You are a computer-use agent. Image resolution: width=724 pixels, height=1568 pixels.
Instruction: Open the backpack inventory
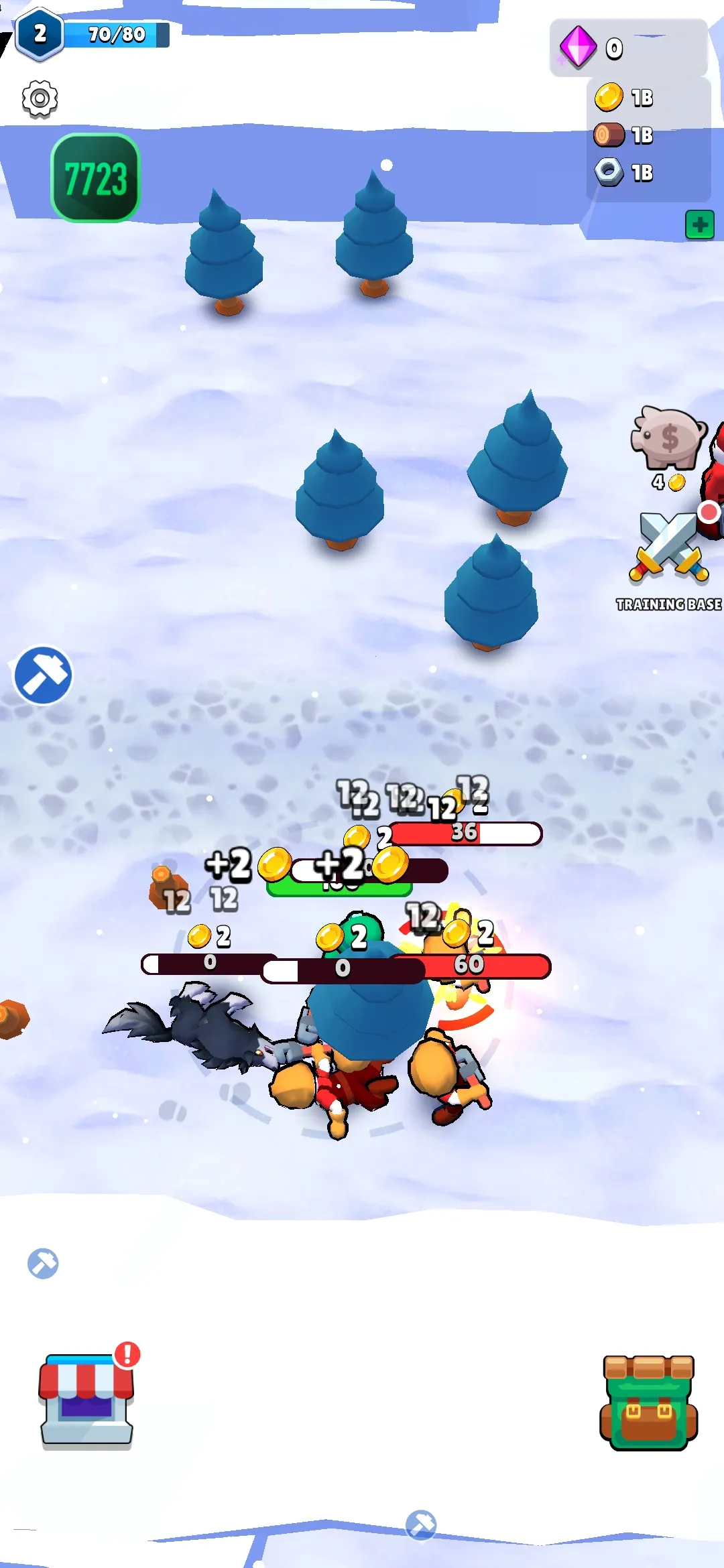tap(648, 1402)
